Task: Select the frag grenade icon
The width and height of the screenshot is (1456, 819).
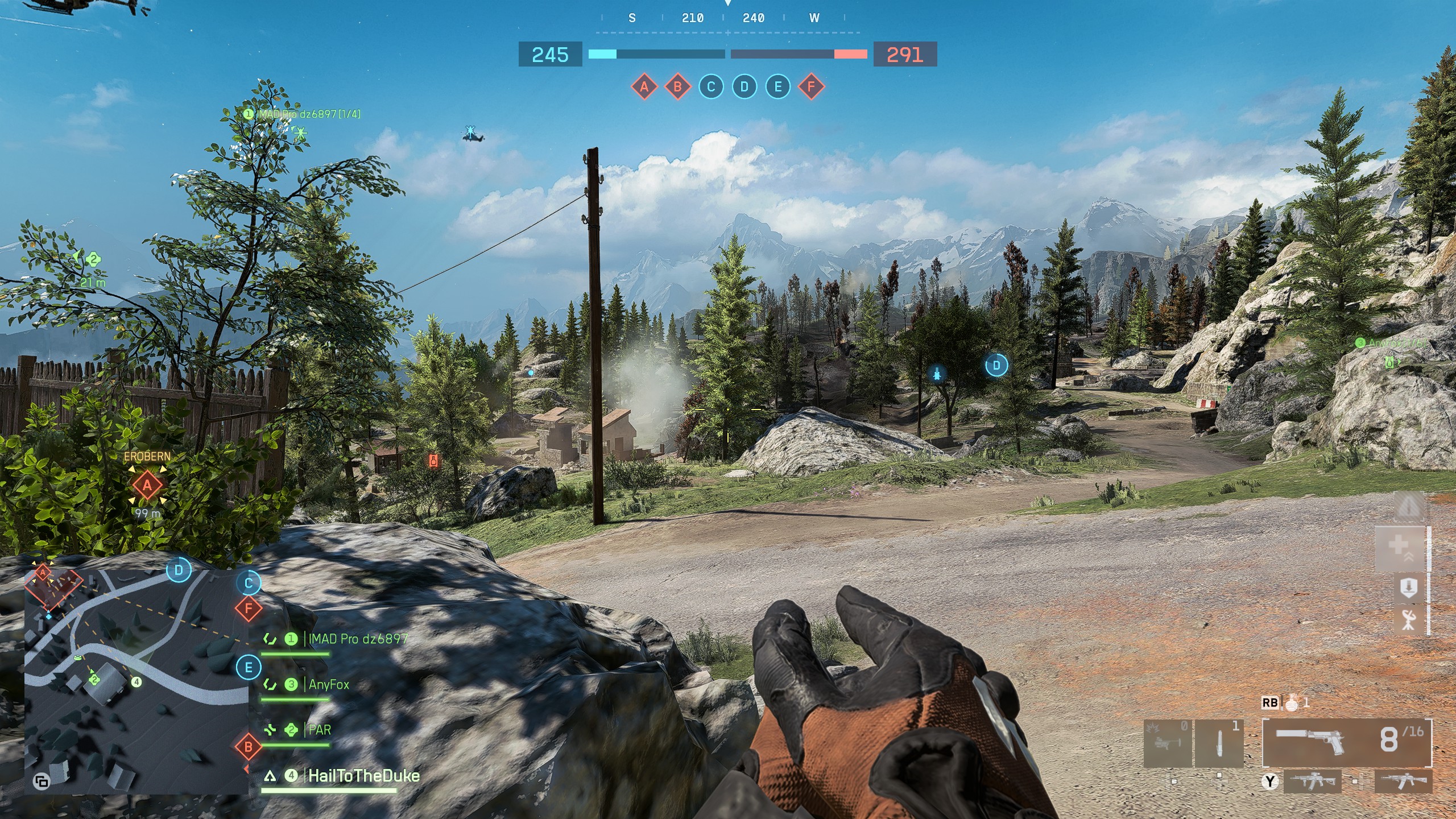Action: click(1292, 703)
